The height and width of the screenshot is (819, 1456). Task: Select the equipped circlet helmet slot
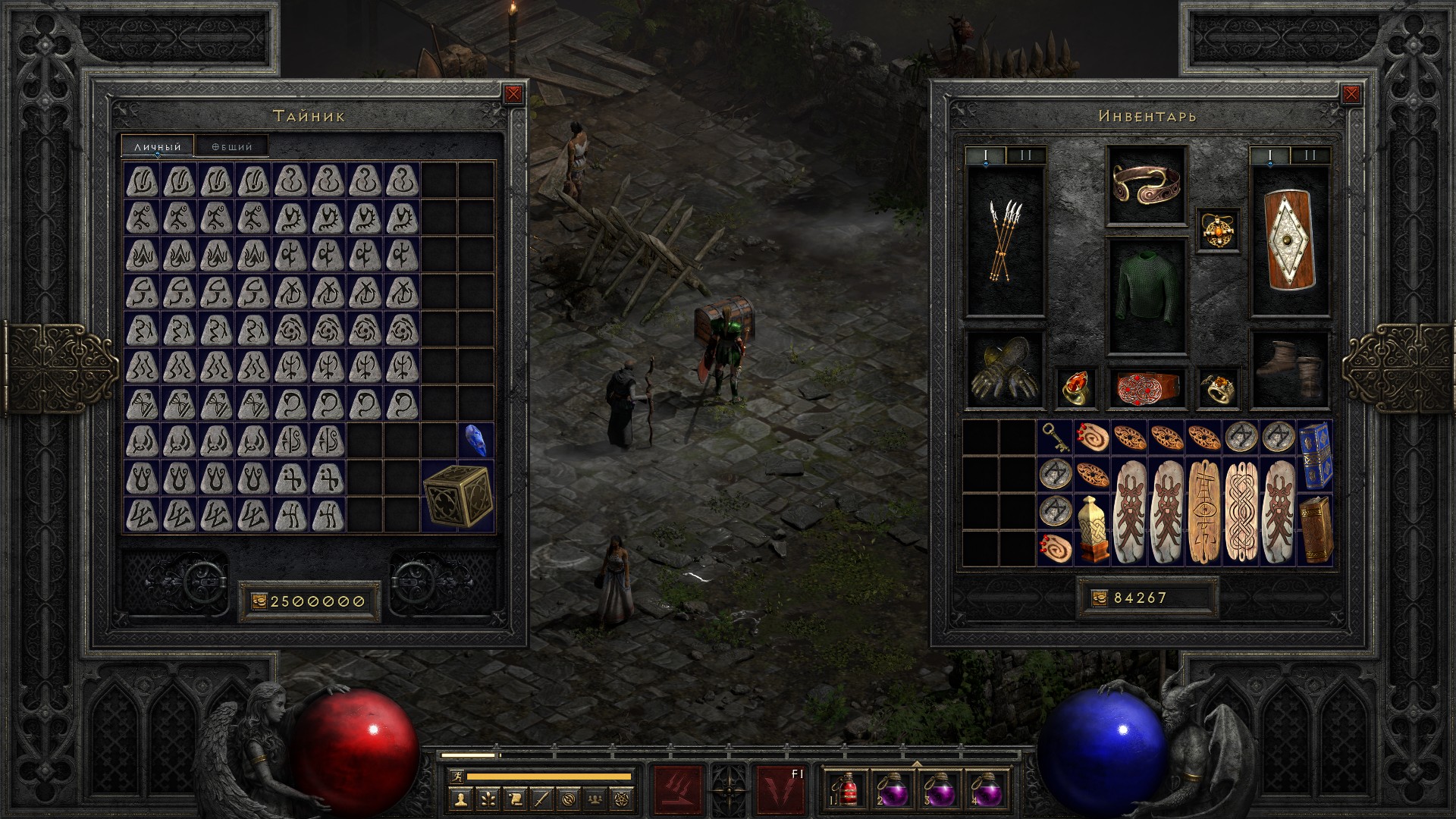1146,185
